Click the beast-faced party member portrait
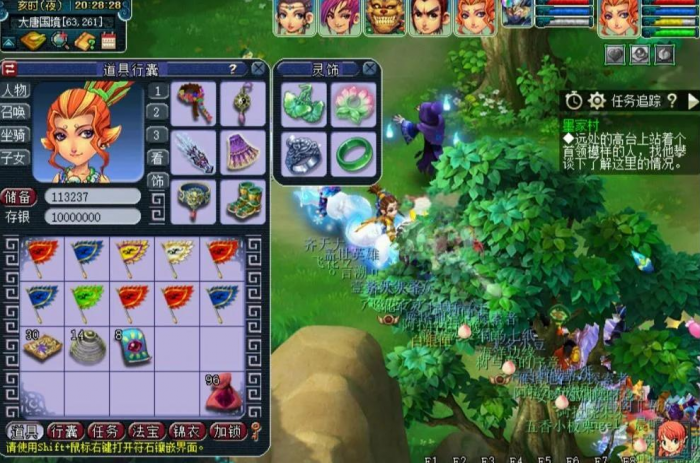700x463 pixels. pos(385,17)
